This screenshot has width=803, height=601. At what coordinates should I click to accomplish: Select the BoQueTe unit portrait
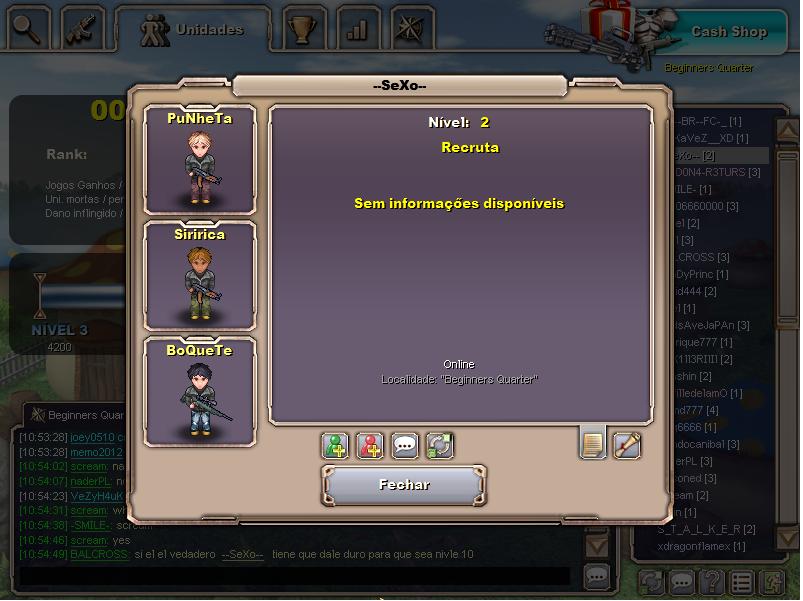(x=199, y=392)
